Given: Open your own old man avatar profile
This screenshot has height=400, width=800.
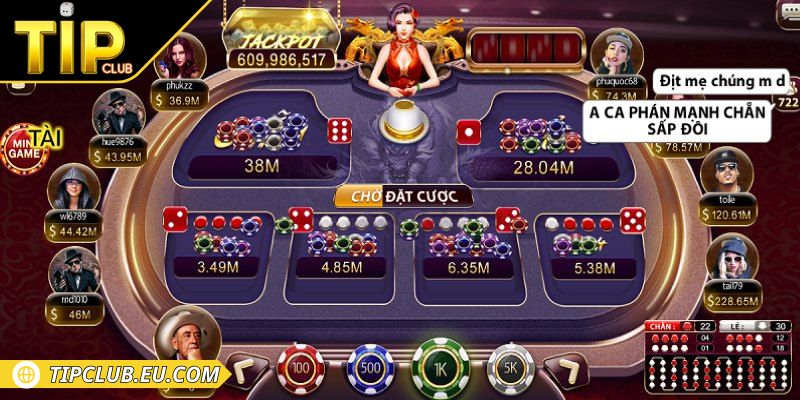Looking at the screenshot, I should [x=186, y=340].
